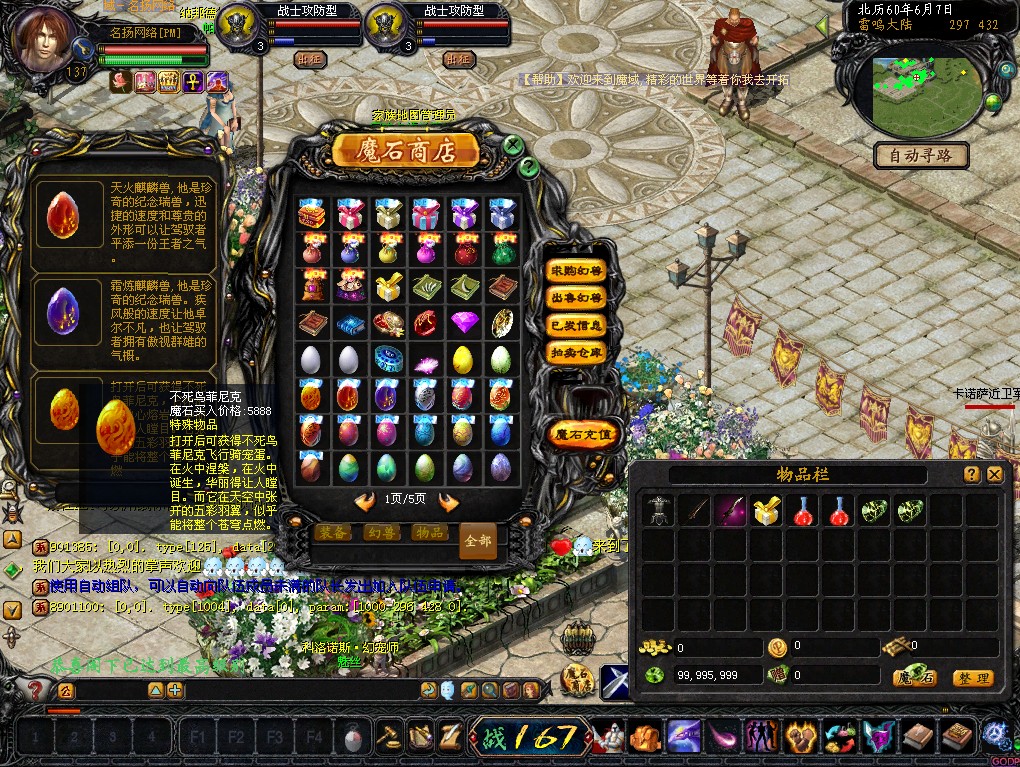The image size is (1020, 767).
Task: Close the 物品栏 inventory panel
Action: coord(995,475)
